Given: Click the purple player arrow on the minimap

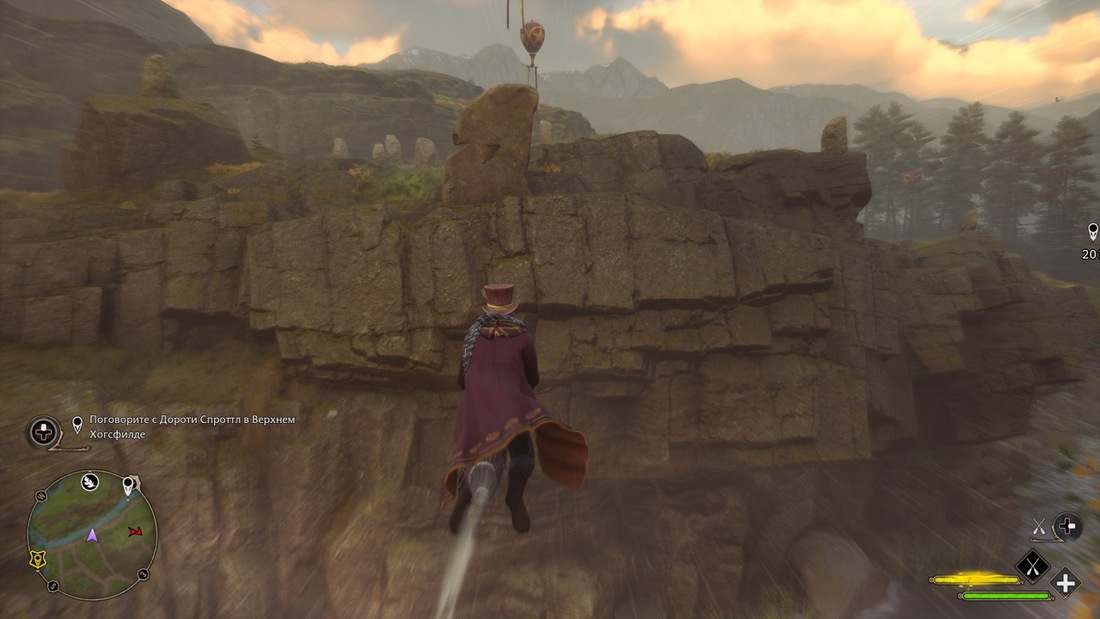Looking at the screenshot, I should pos(92,535).
